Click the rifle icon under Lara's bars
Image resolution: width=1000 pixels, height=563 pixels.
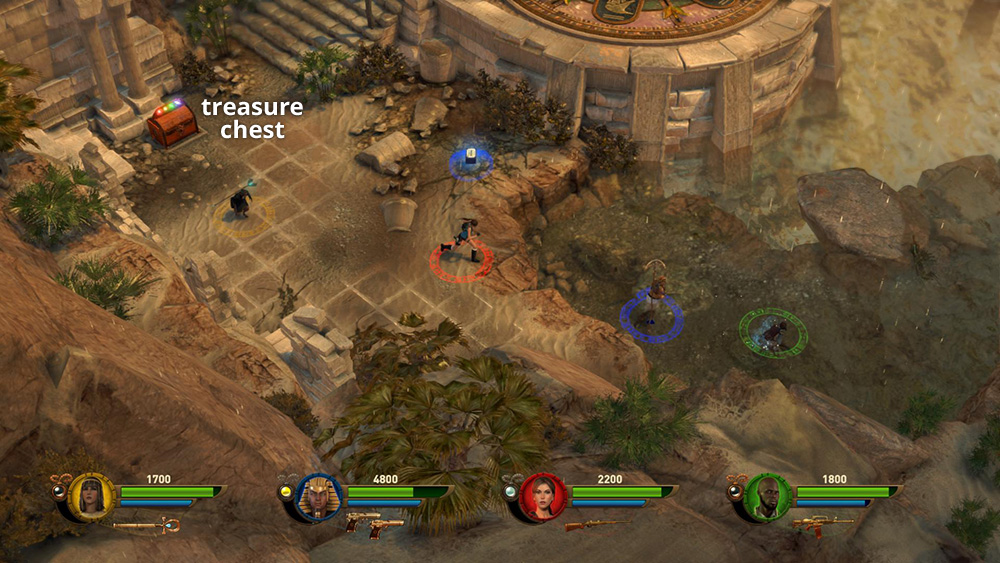[x=597, y=523]
